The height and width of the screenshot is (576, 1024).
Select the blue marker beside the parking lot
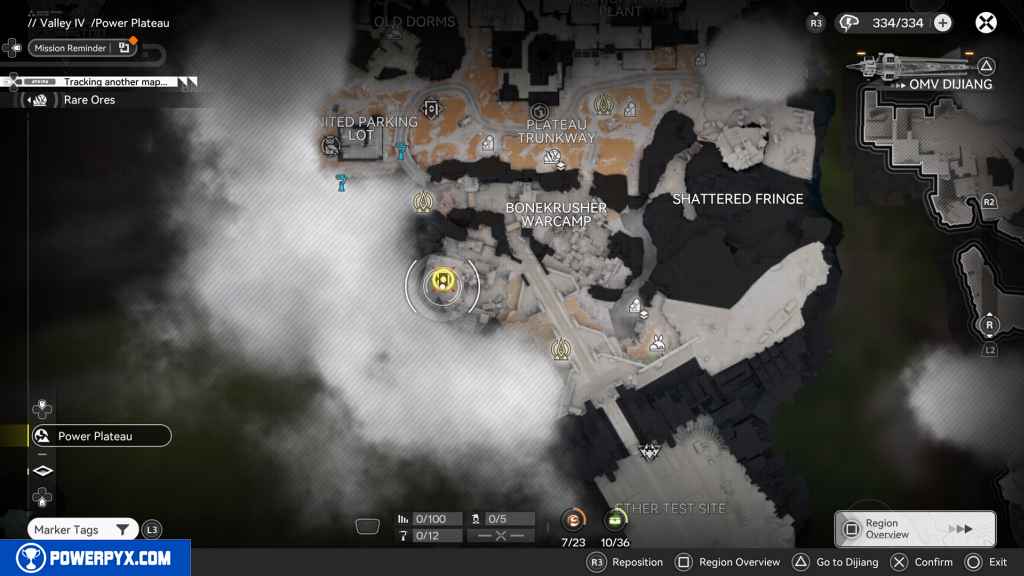tap(401, 151)
